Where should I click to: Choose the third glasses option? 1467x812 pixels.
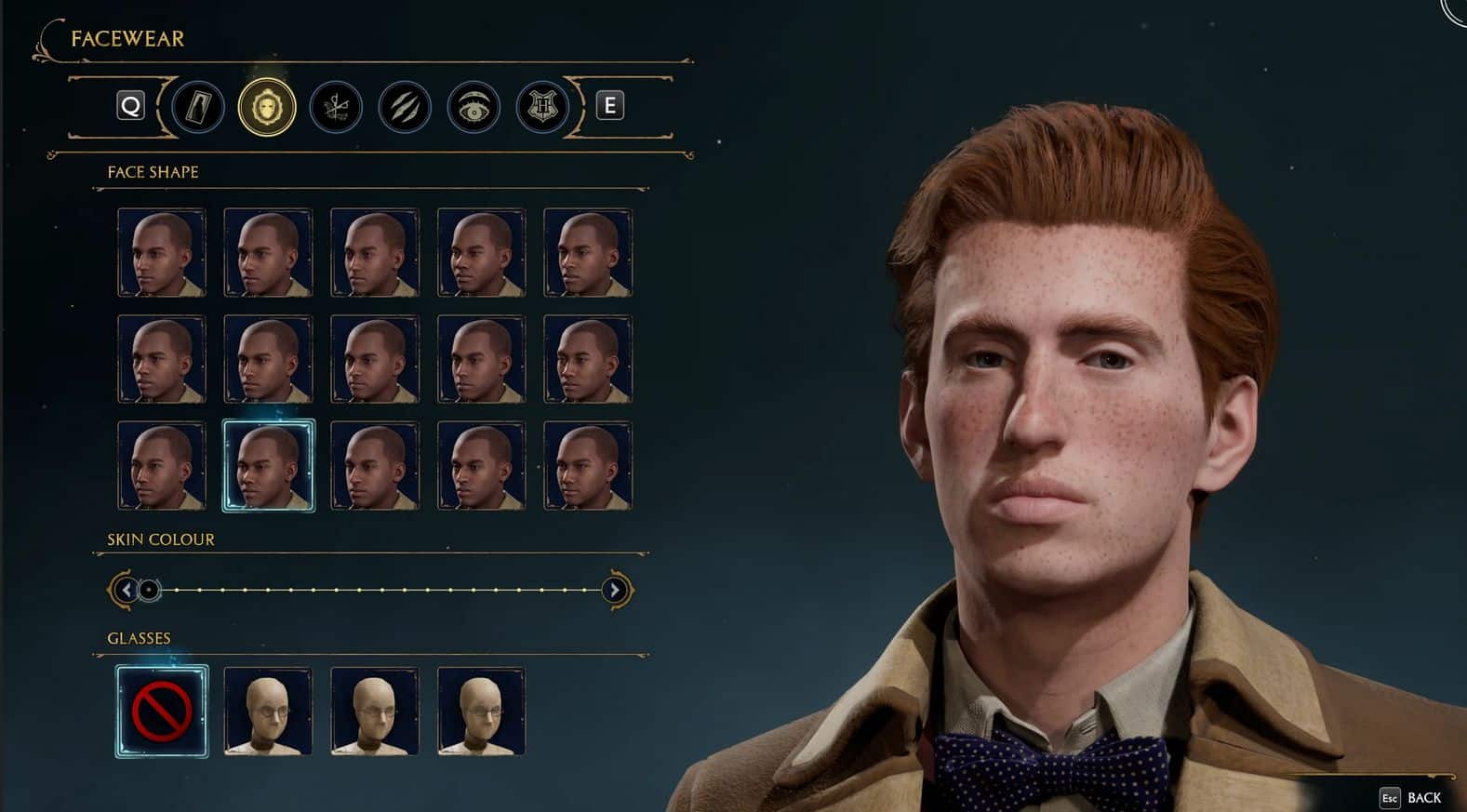click(x=374, y=710)
